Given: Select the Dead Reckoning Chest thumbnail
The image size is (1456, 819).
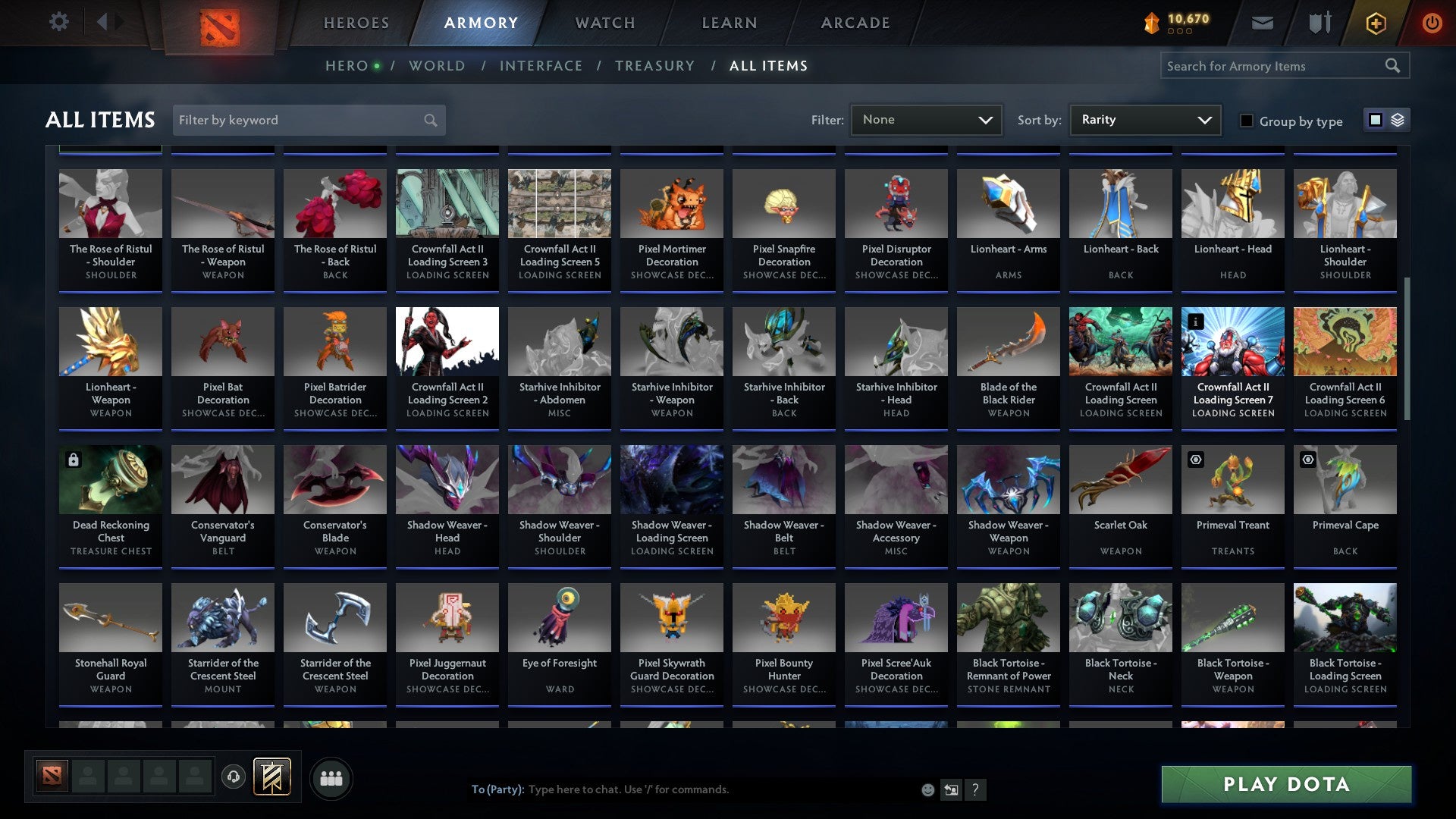Looking at the screenshot, I should (110, 479).
